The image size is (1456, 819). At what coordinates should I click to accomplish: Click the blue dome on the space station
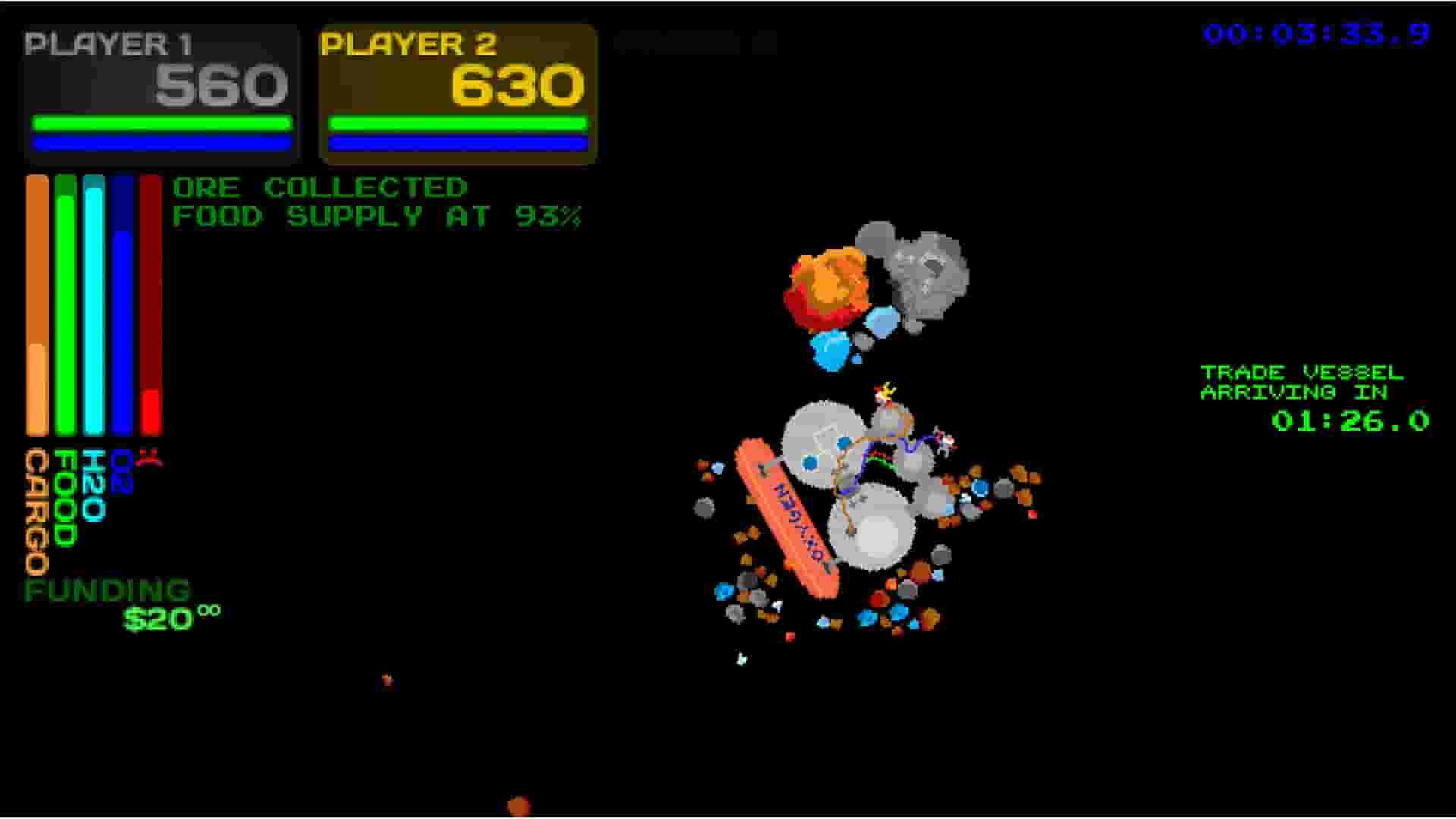coord(808,461)
